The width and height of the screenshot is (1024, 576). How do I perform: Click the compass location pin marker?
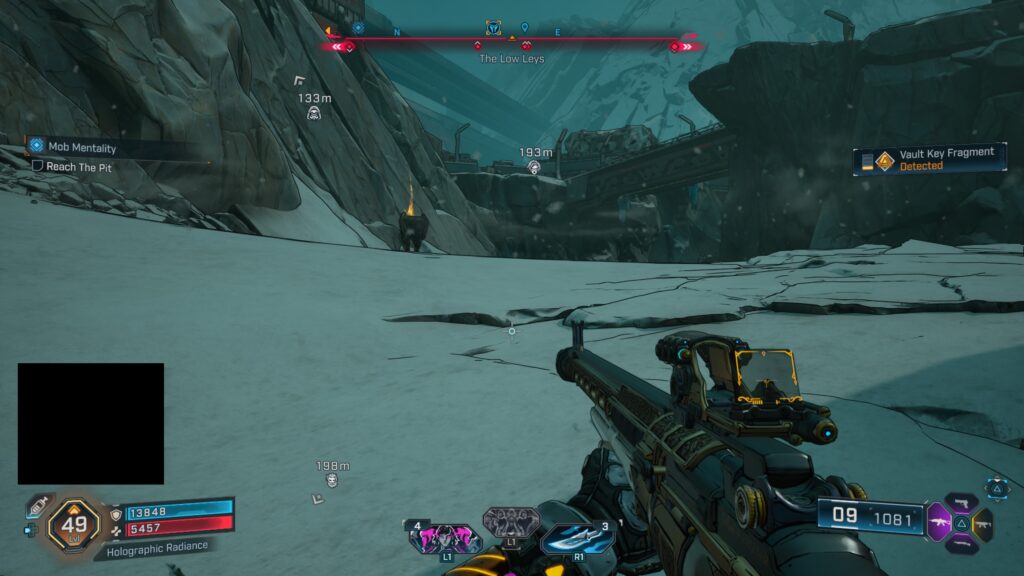[x=524, y=27]
